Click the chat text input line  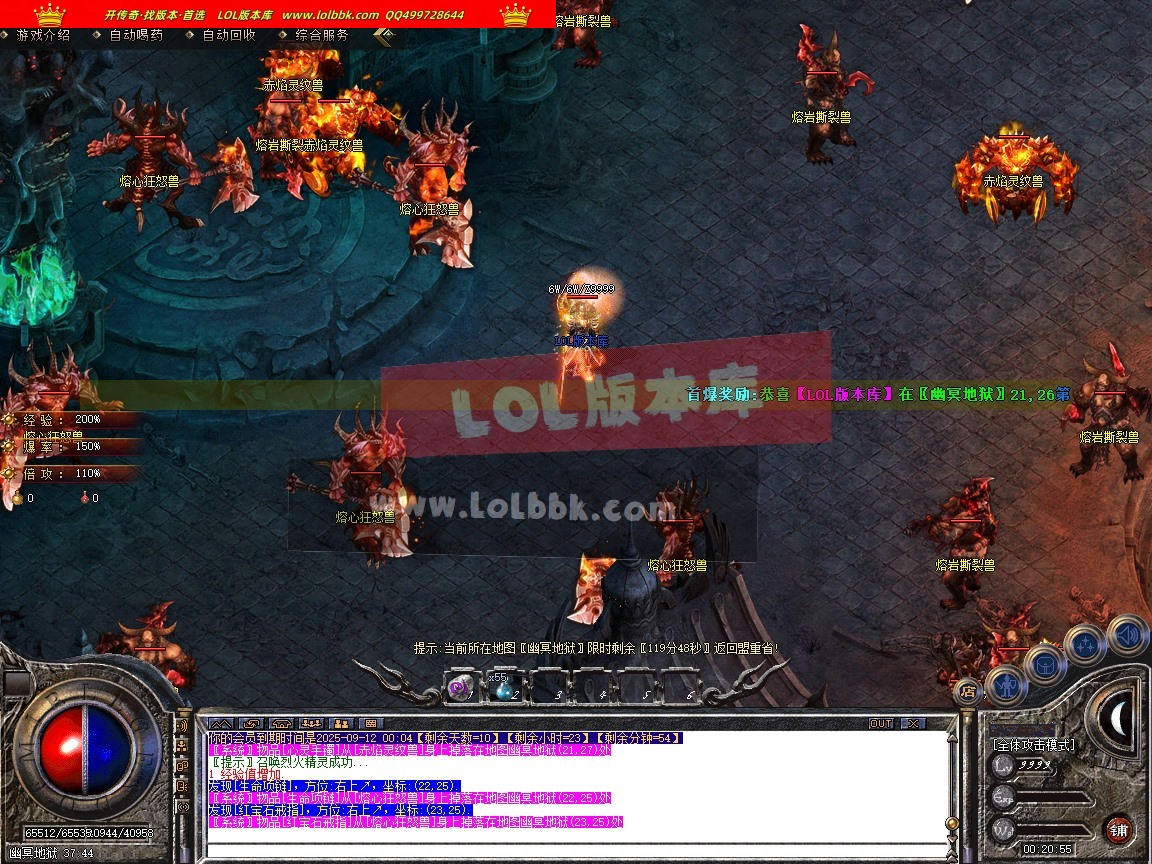tap(570, 849)
